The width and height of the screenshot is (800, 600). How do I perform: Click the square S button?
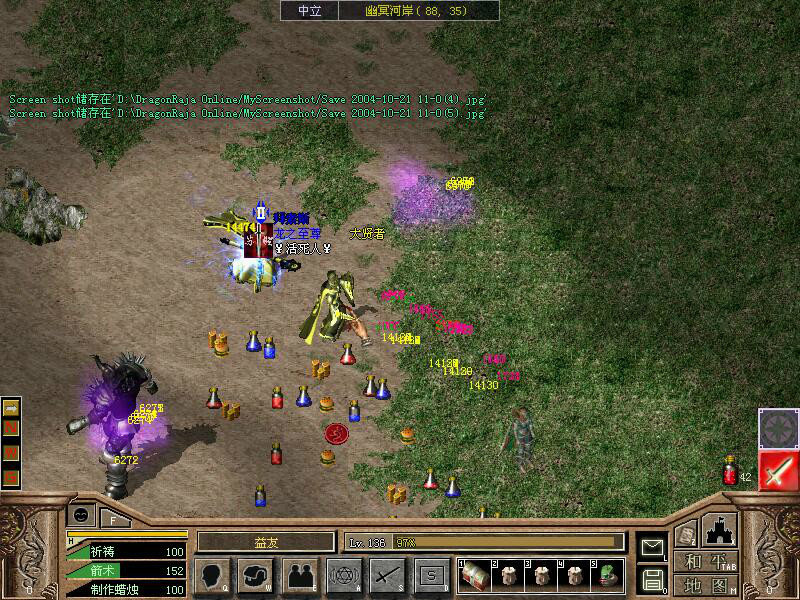point(430,574)
